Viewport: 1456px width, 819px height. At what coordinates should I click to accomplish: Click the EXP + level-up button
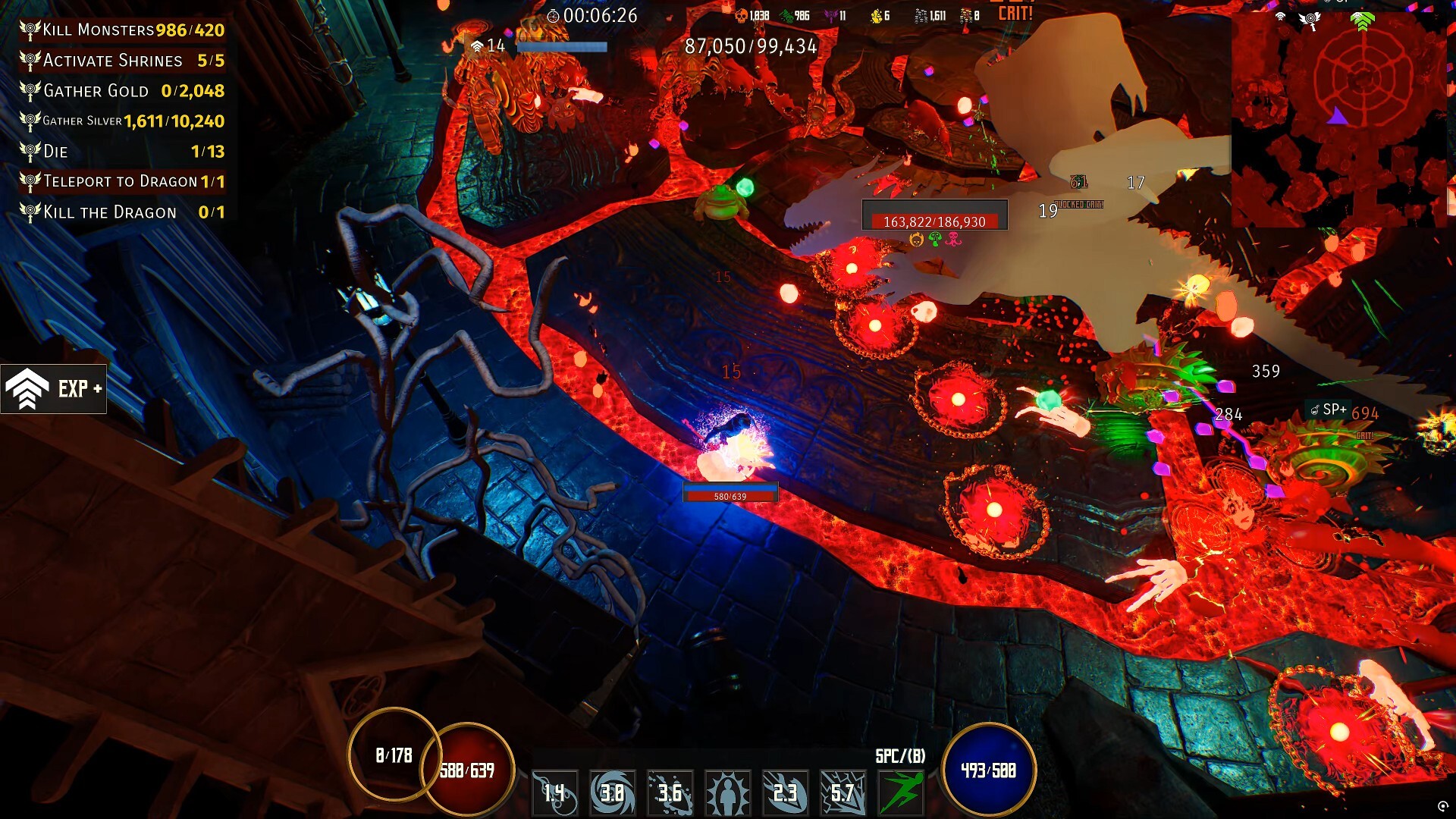click(x=54, y=389)
